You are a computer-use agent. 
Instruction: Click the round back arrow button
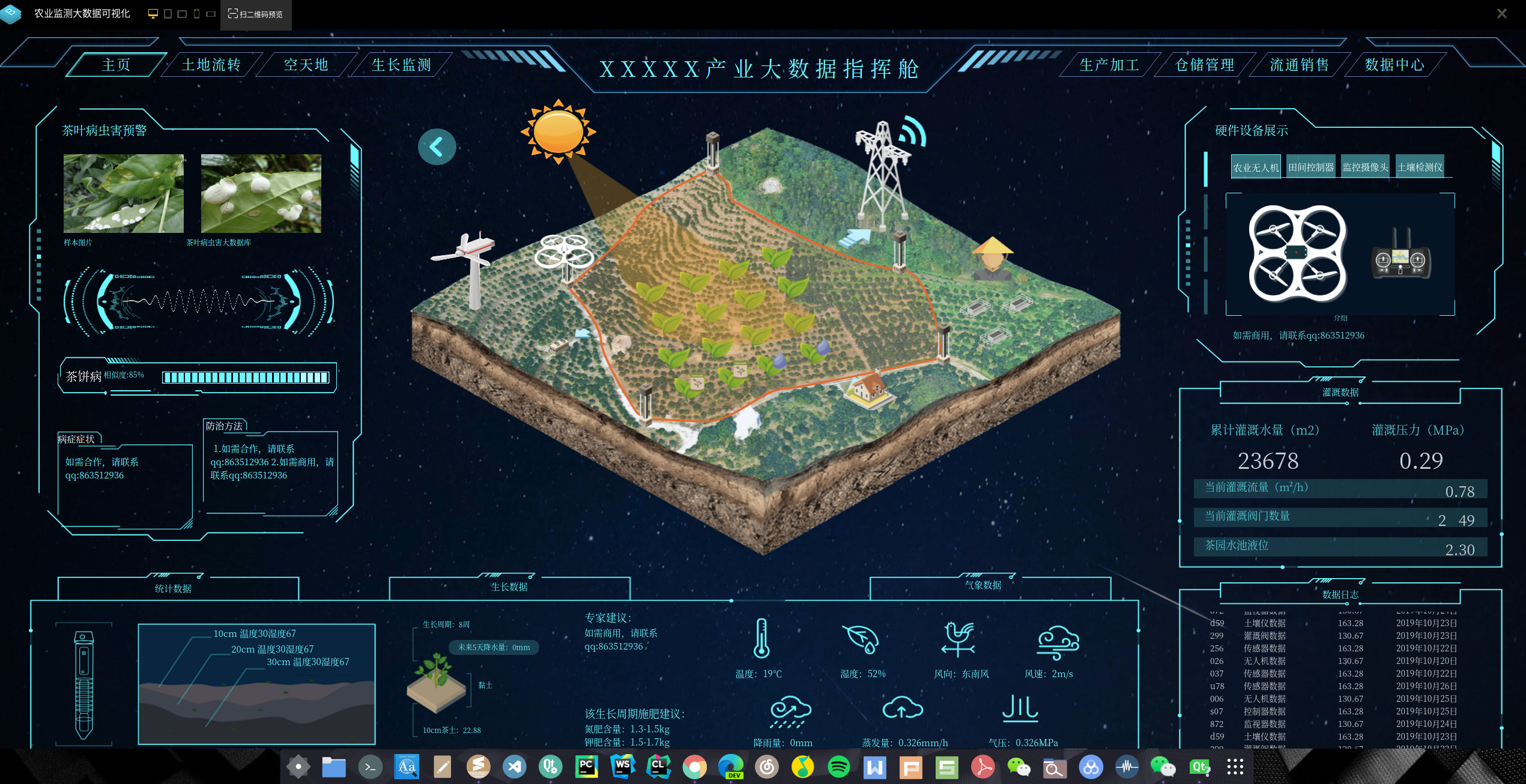click(x=437, y=146)
